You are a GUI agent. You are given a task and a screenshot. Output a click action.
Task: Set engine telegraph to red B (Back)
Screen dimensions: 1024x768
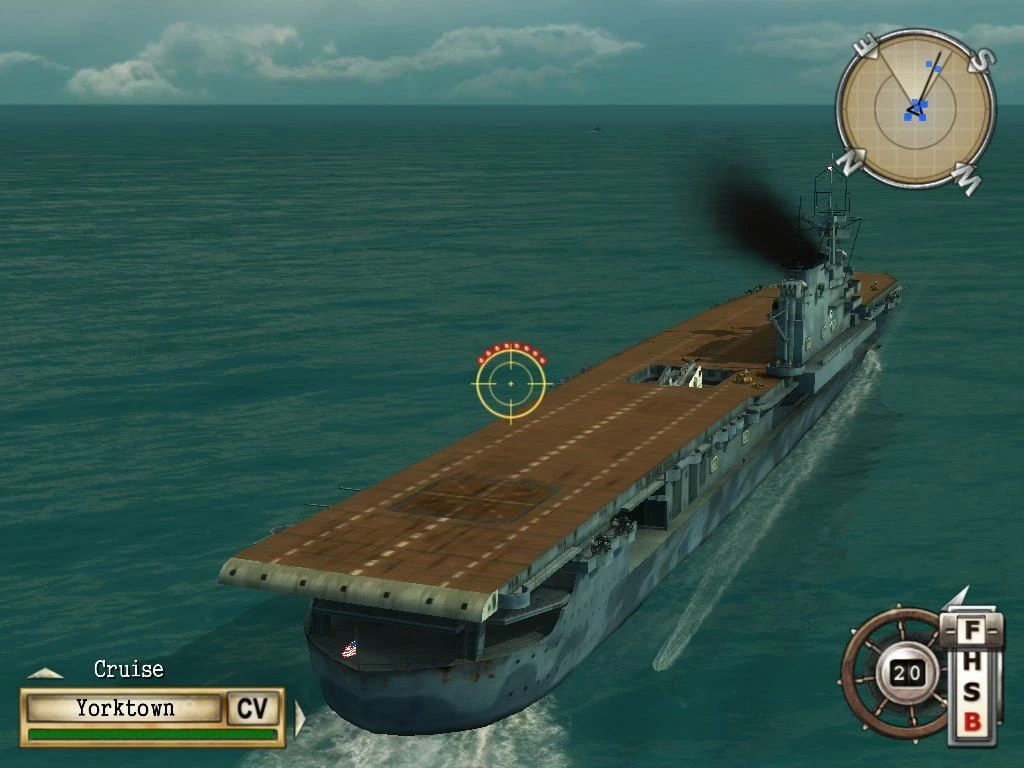(971, 721)
